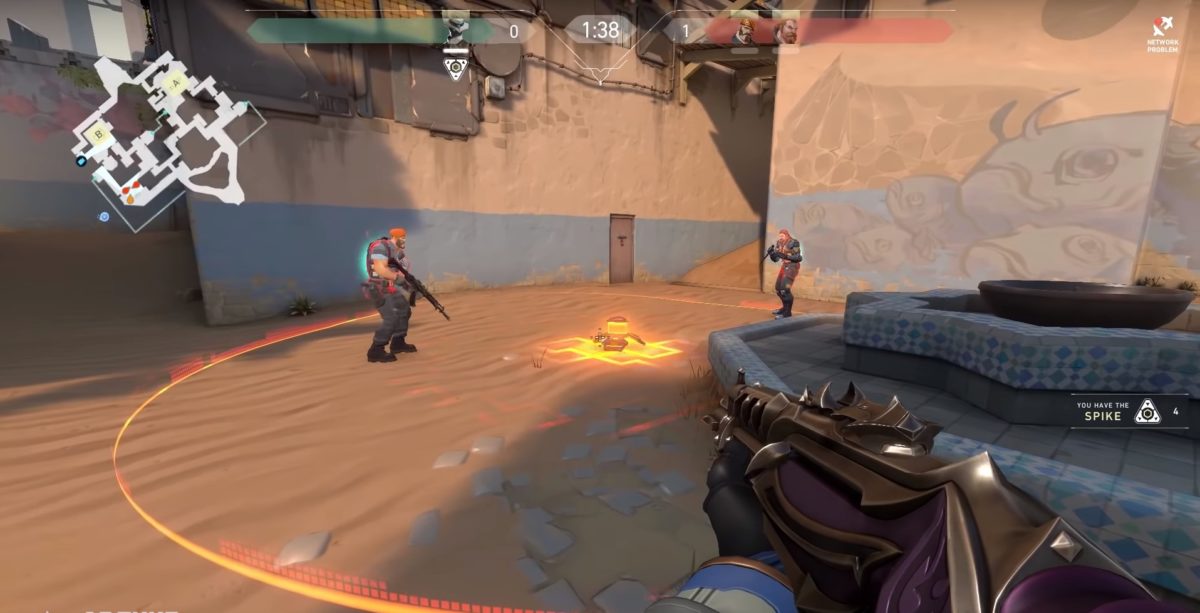Select the spike icon in the 'You have the Spike' panel

[1146, 411]
